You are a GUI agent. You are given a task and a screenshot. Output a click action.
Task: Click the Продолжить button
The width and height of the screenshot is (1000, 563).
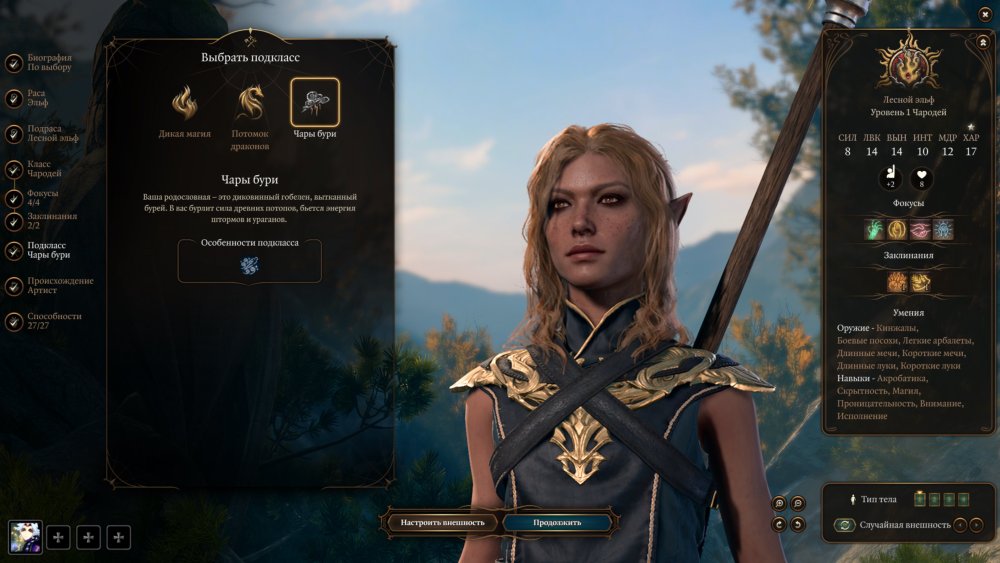(557, 522)
